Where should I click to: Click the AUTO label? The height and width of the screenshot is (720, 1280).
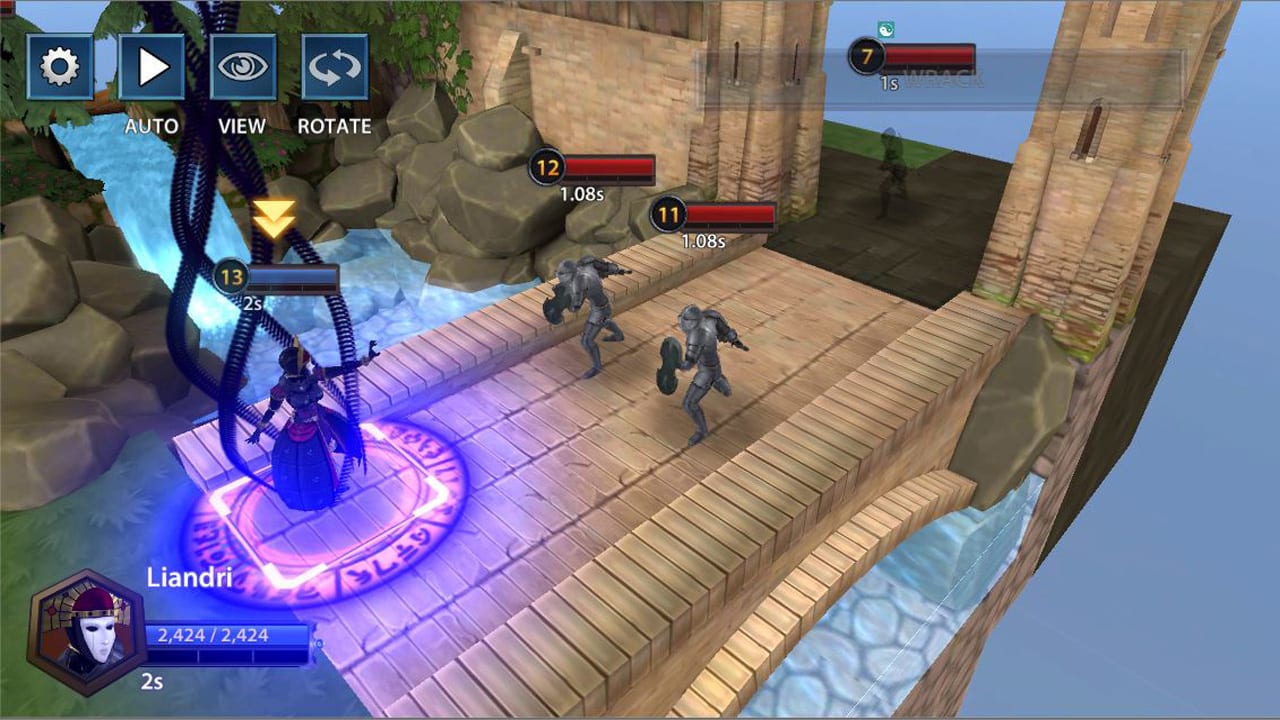[x=151, y=126]
